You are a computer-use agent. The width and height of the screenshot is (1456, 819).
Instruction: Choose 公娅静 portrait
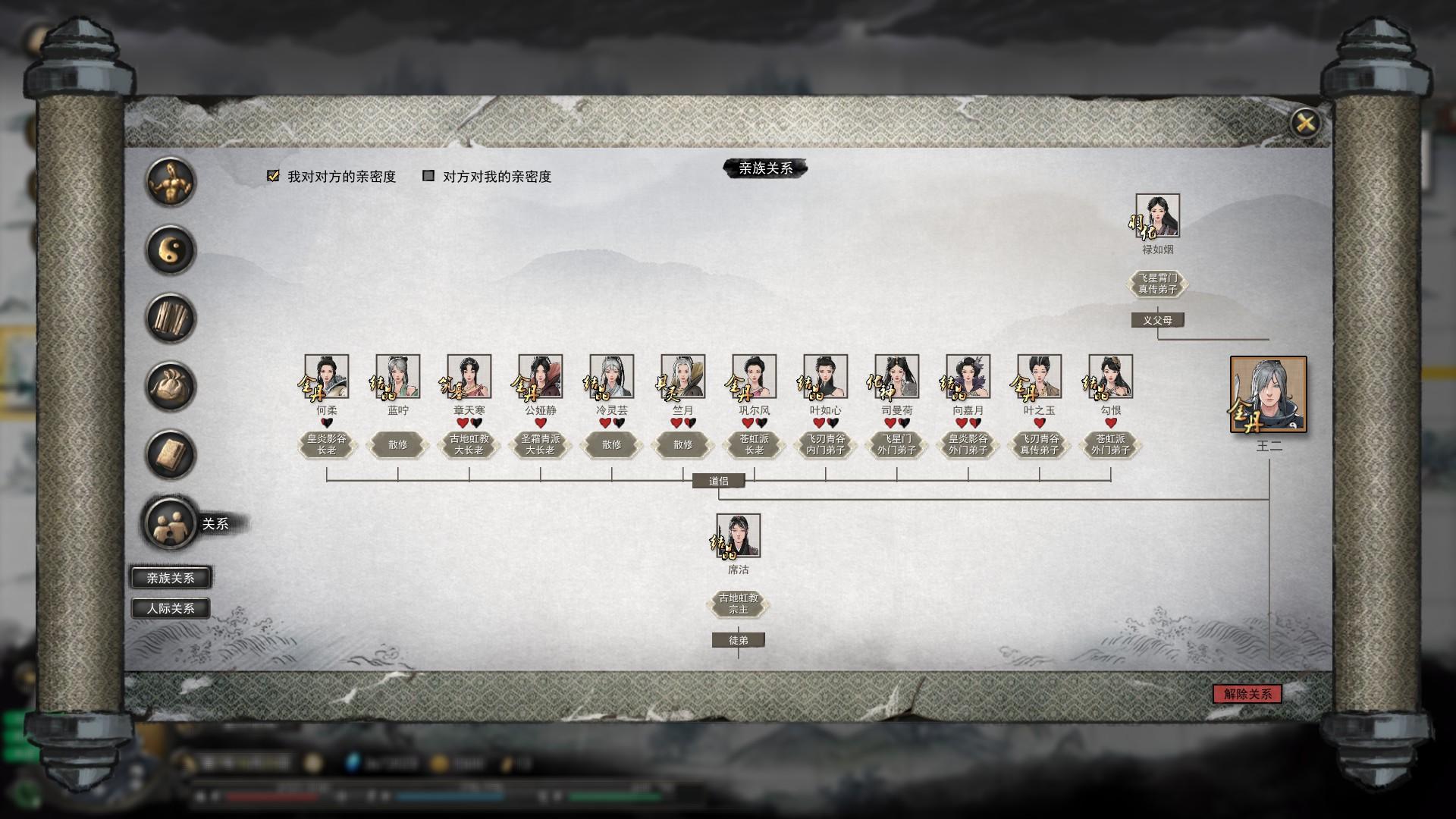pos(541,376)
